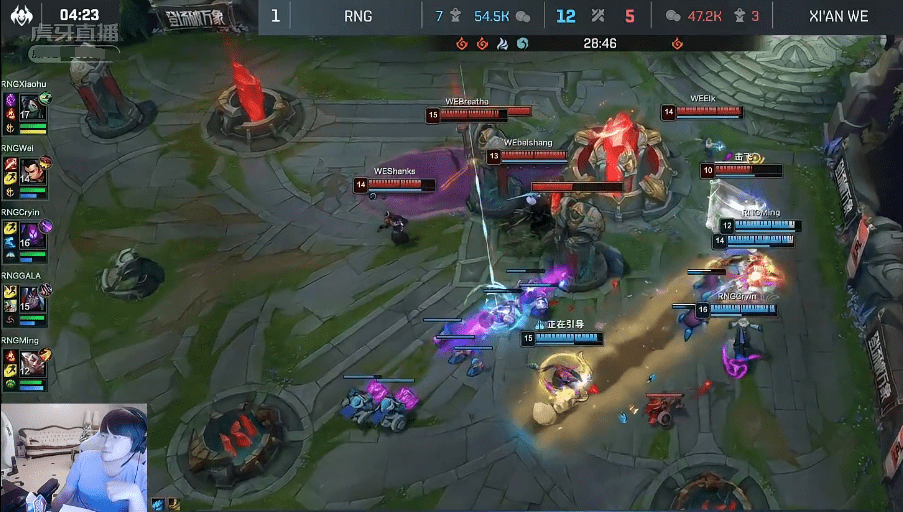Image resolution: width=903 pixels, height=512 pixels.
Task: Click the XI'AN WE team name
Action: [840, 16]
